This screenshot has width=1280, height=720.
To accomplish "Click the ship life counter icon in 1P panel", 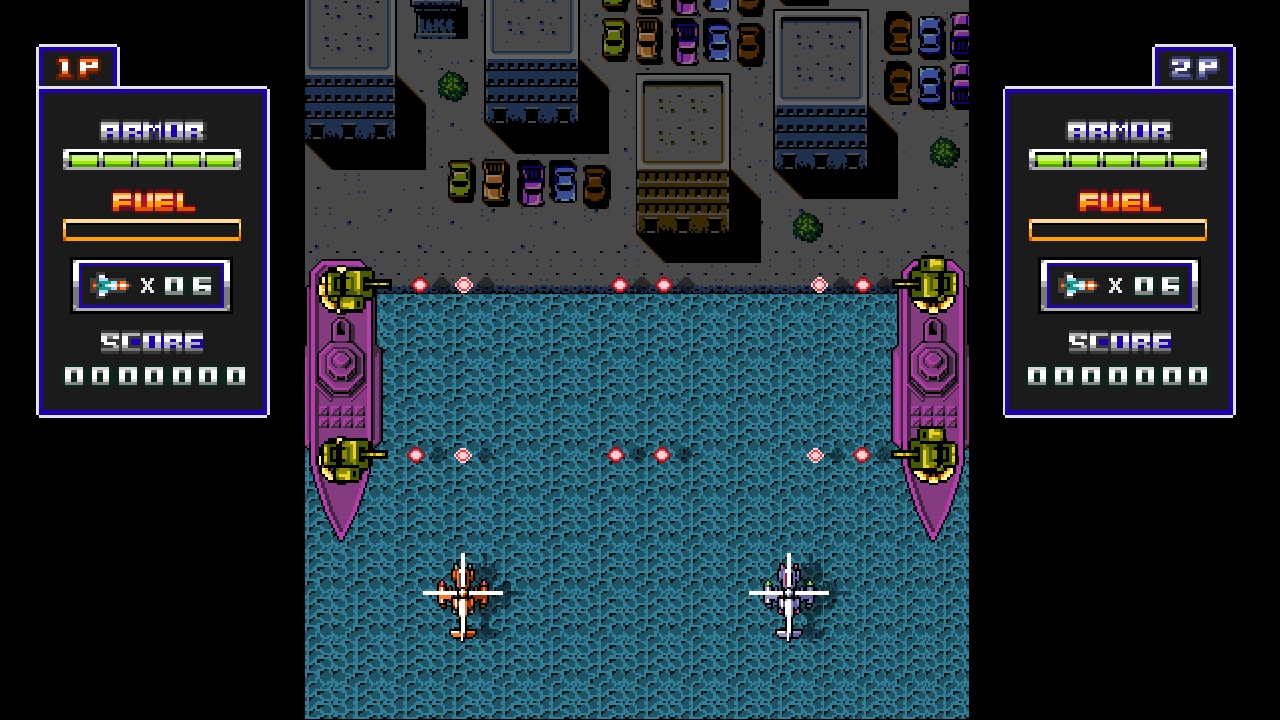I will 107,284.
